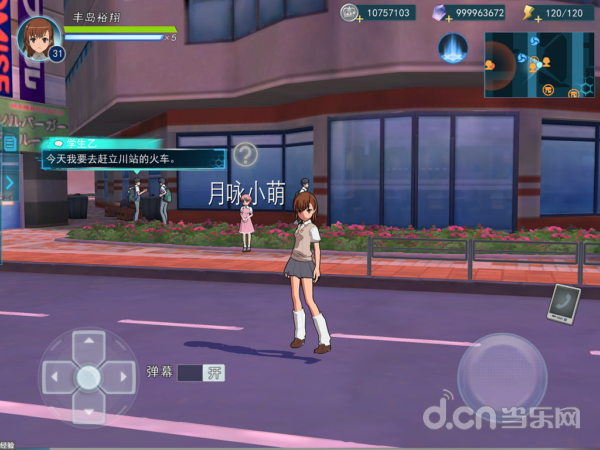Open the list menu icon on left panel

tap(10, 144)
